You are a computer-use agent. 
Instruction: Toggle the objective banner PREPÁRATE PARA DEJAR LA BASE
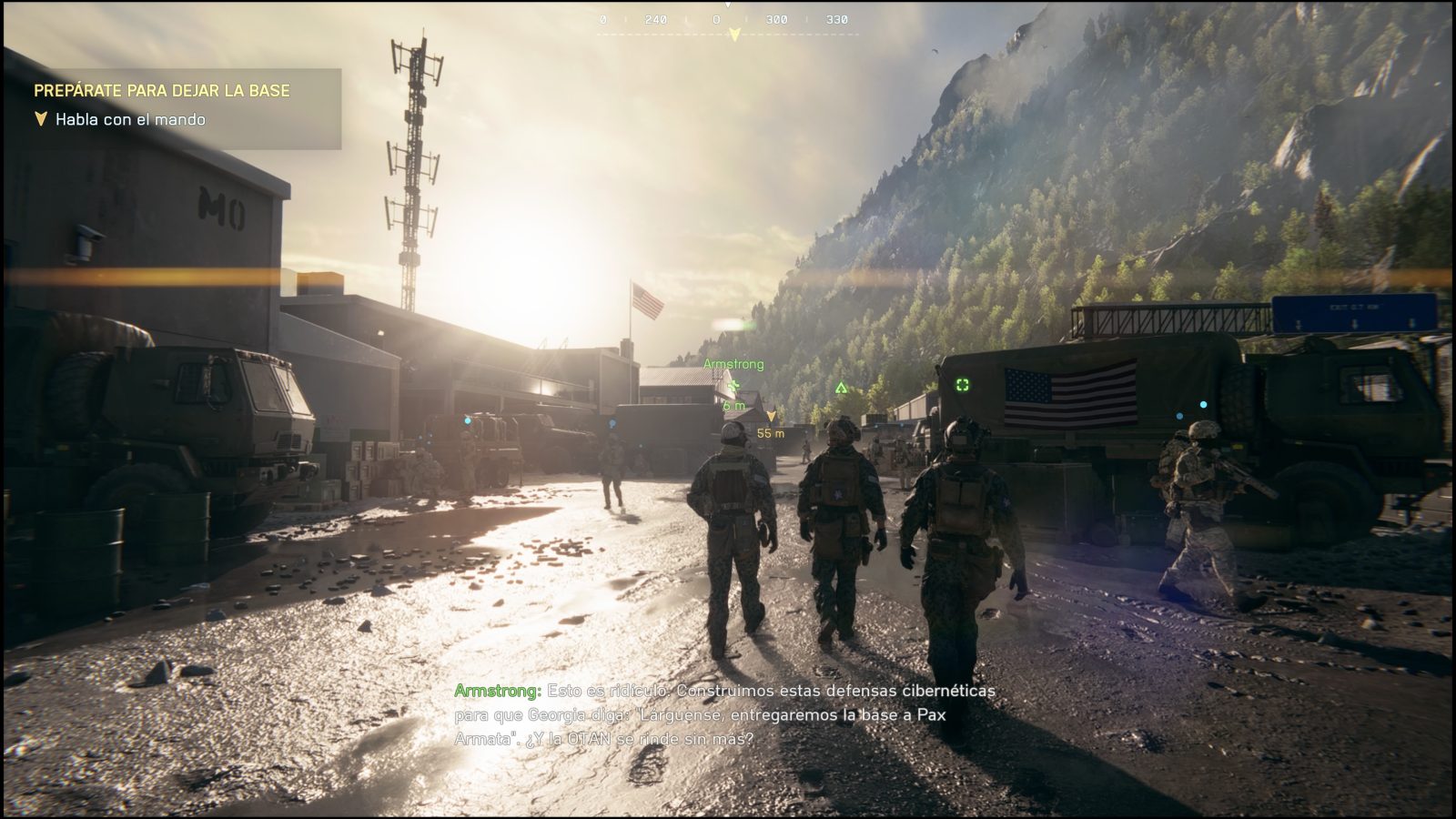pyautogui.click(x=161, y=90)
